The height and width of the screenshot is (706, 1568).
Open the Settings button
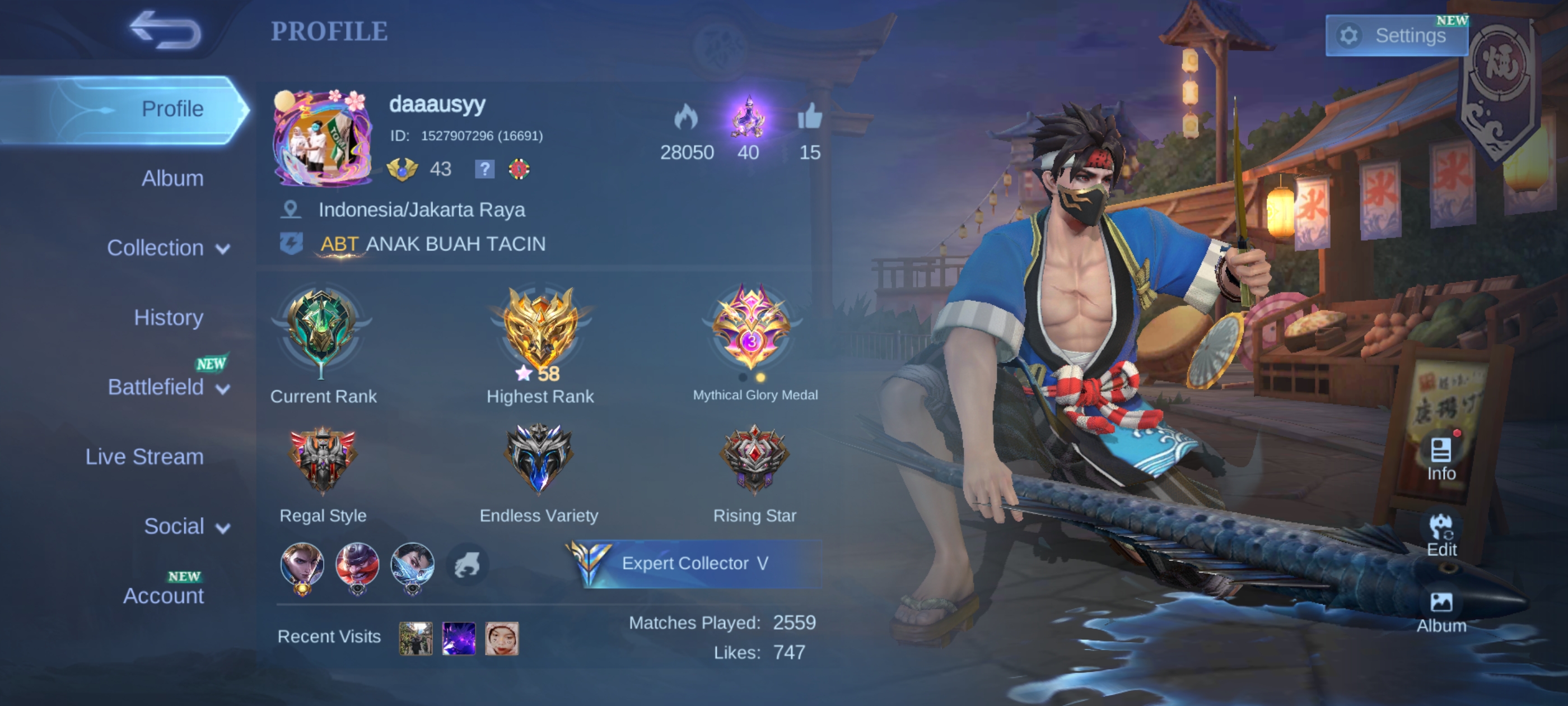click(1396, 36)
